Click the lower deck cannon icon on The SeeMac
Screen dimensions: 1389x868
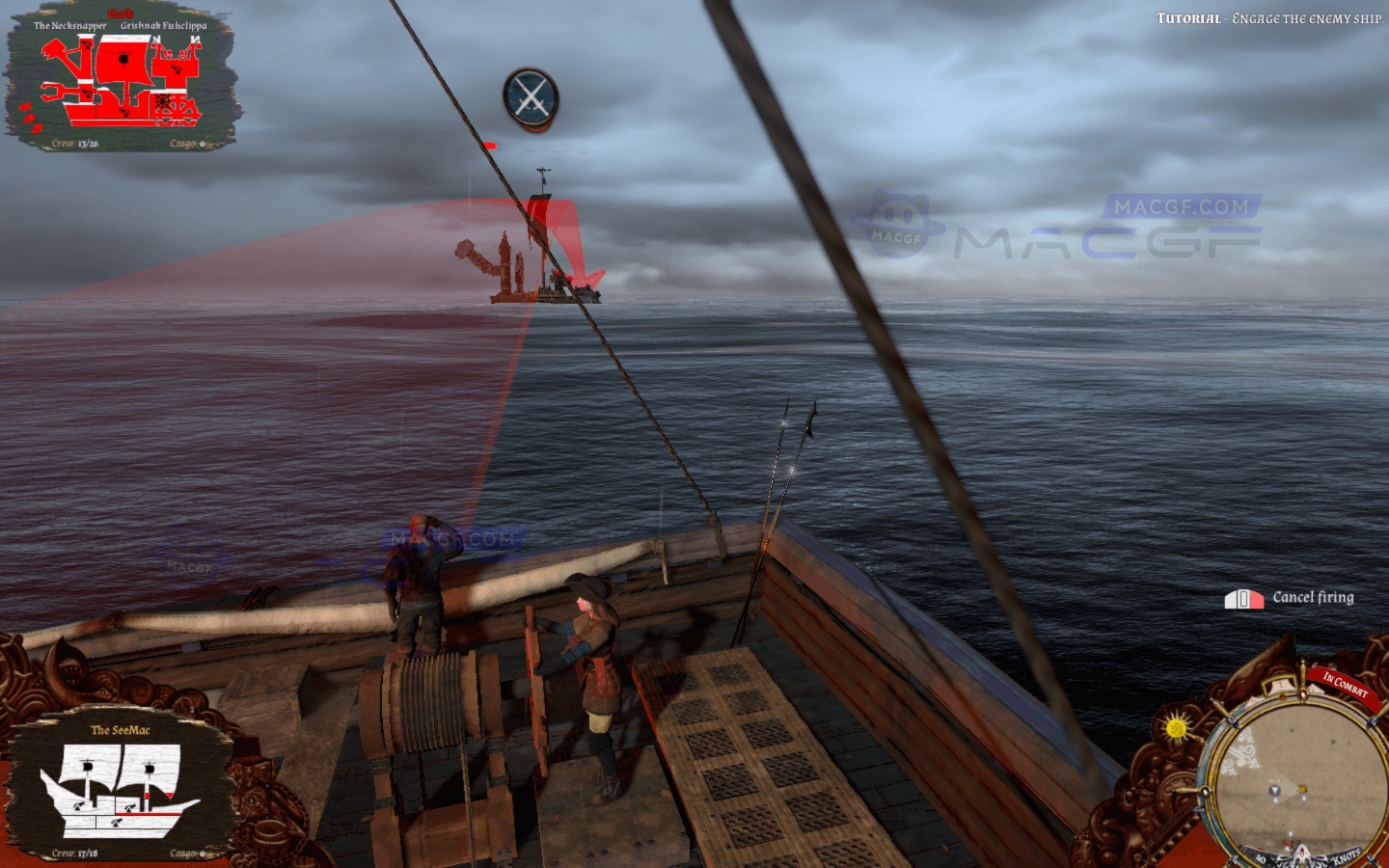point(117,822)
